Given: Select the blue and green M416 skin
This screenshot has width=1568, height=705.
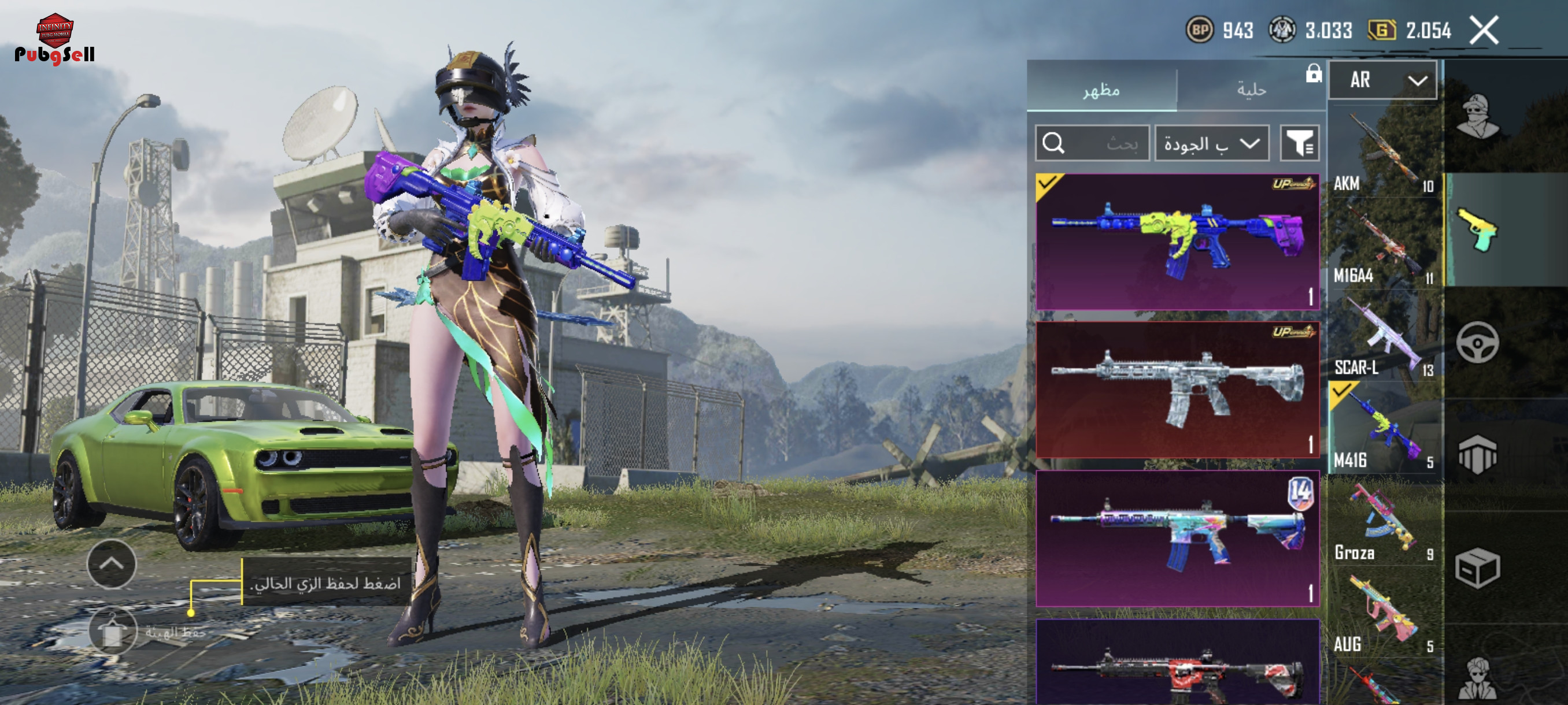Looking at the screenshot, I should tap(1177, 242).
